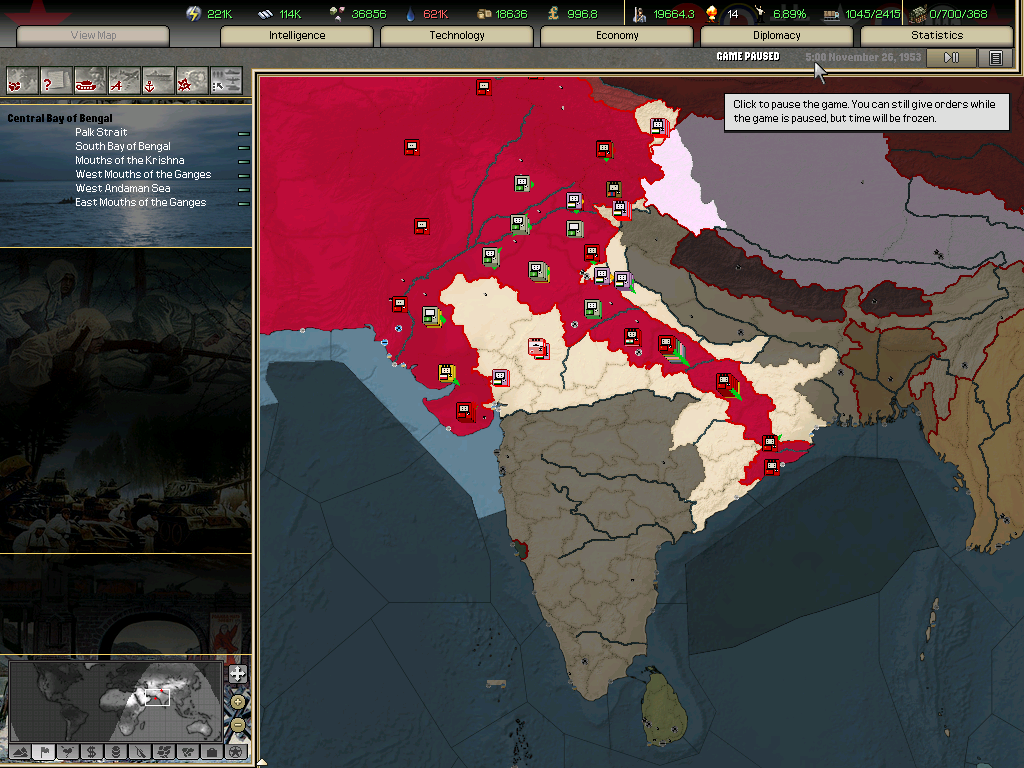Switch to the terrain map mode icon
Viewport: 1024px width, 768px height.
(20, 751)
